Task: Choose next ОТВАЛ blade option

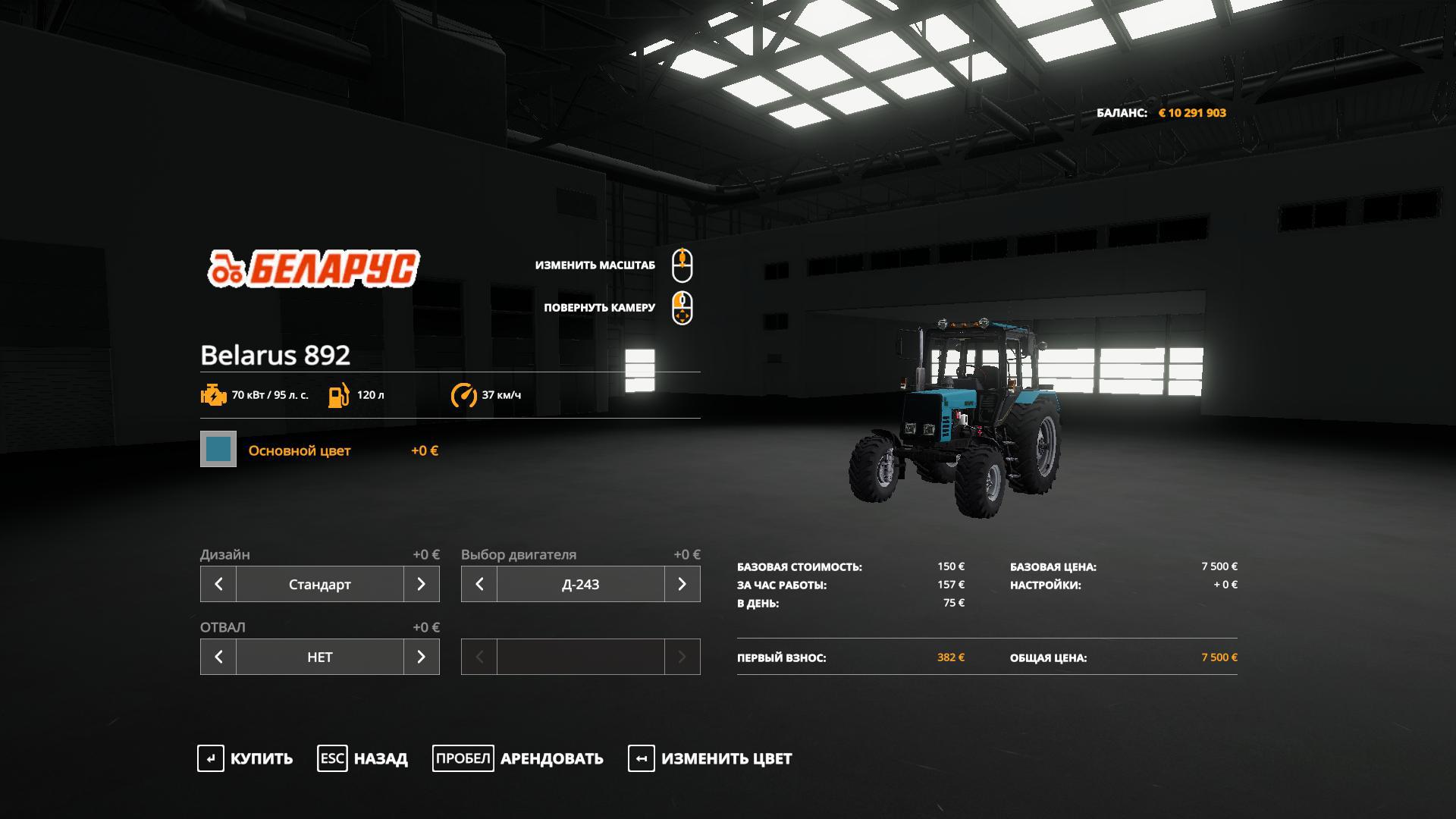Action: (x=422, y=657)
